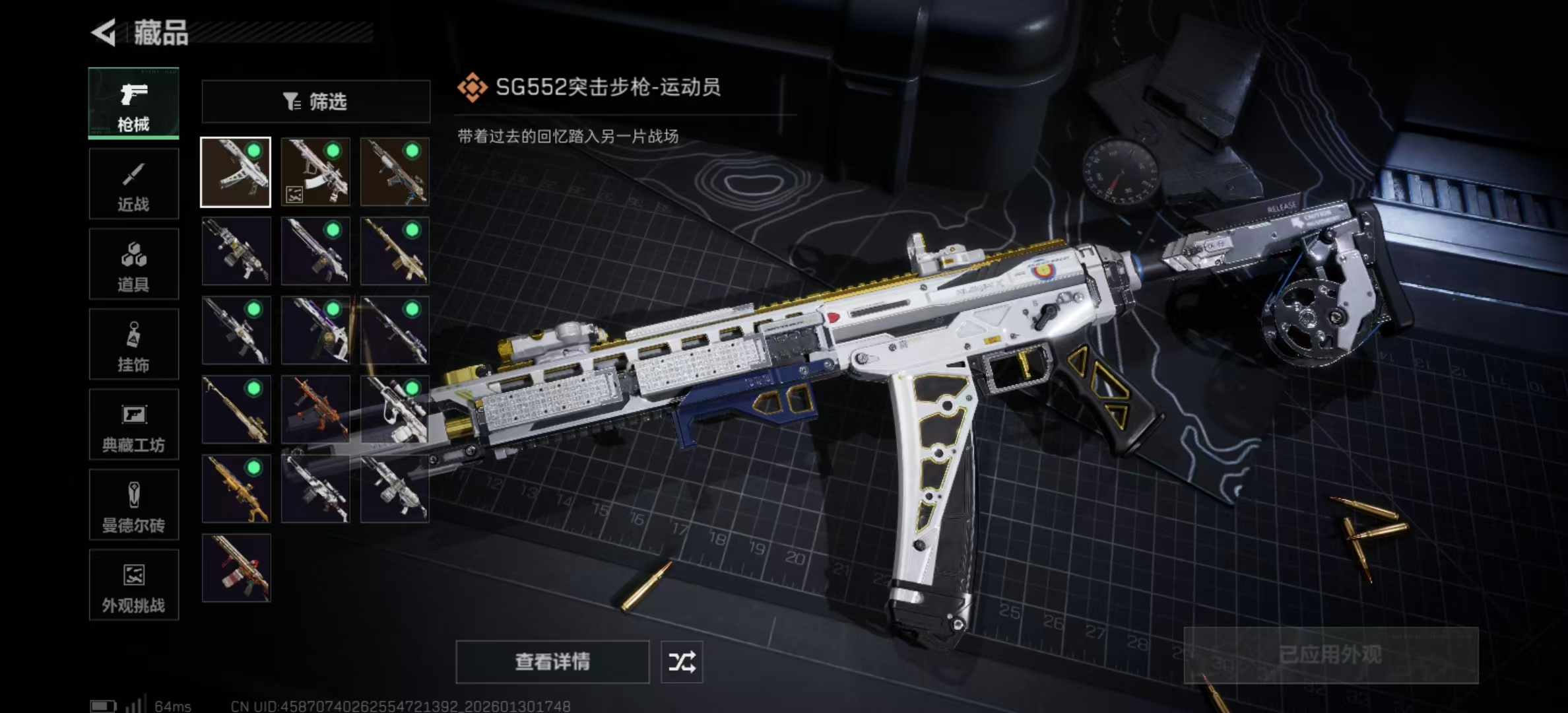
Task: Select the 近战 melee weapons category
Action: [x=133, y=183]
